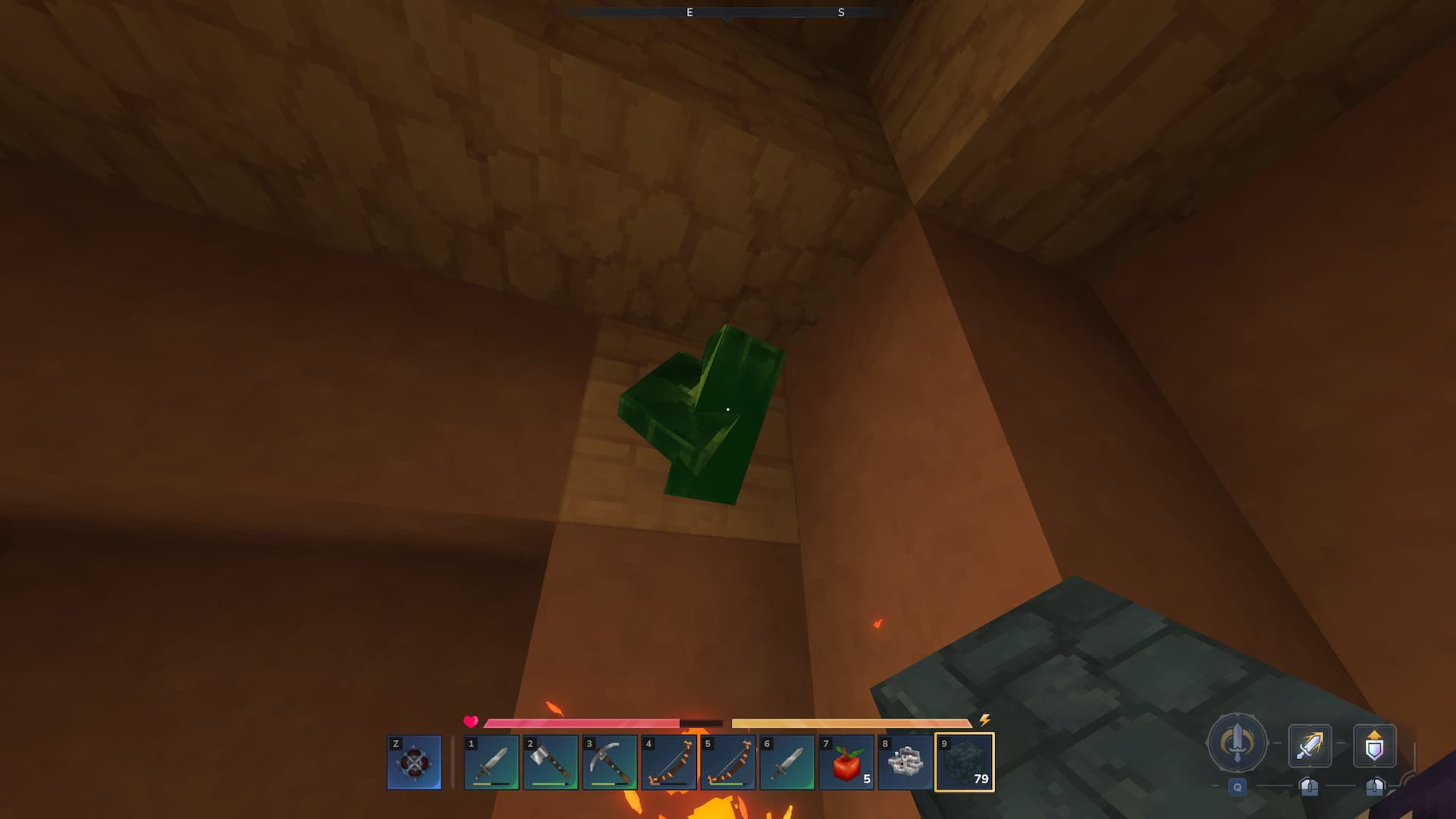Choose the pickaxe in slot 3
1456x819 pixels.
point(610,762)
